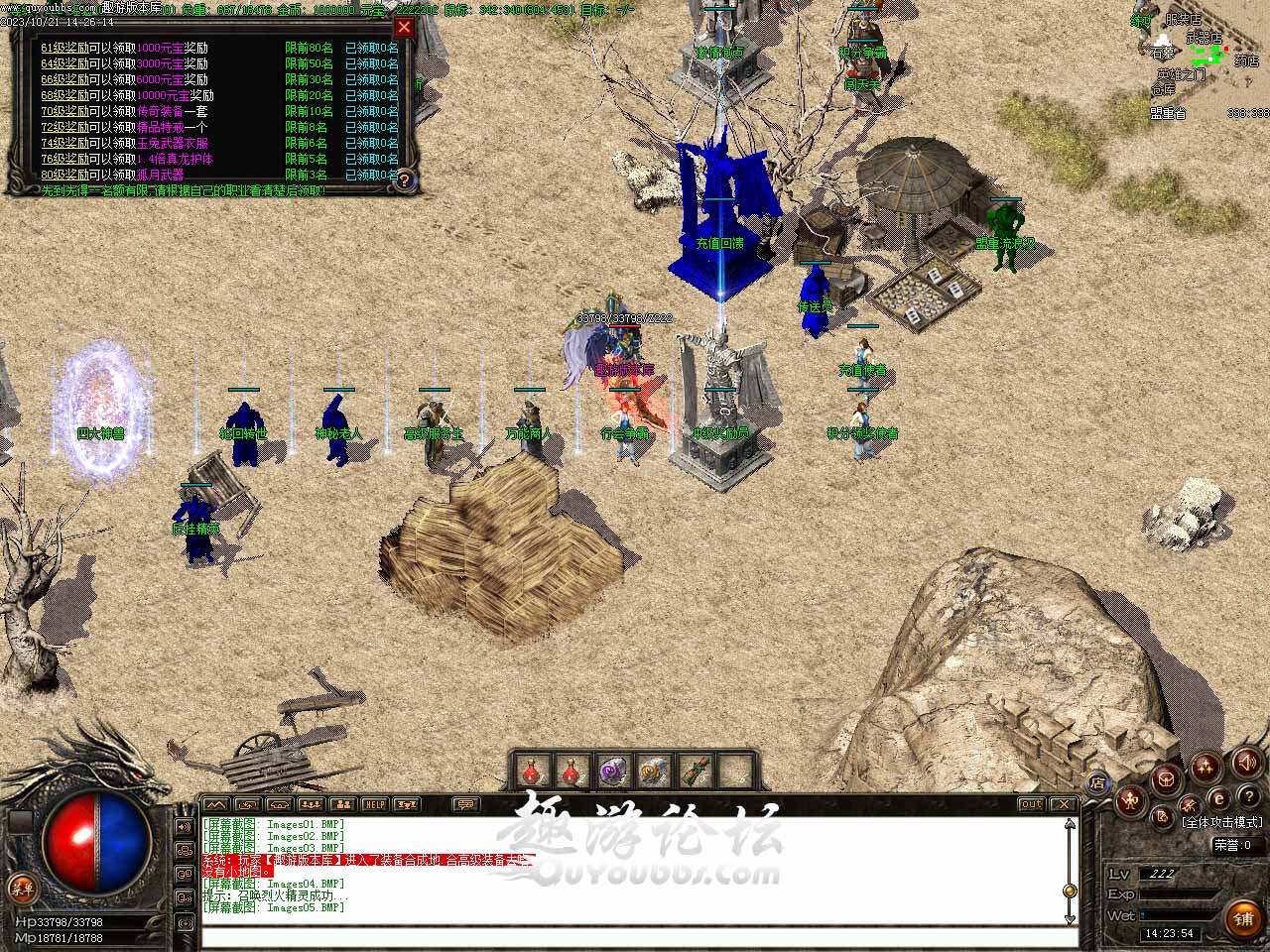Use the purple swirl item in the belt

[612, 771]
